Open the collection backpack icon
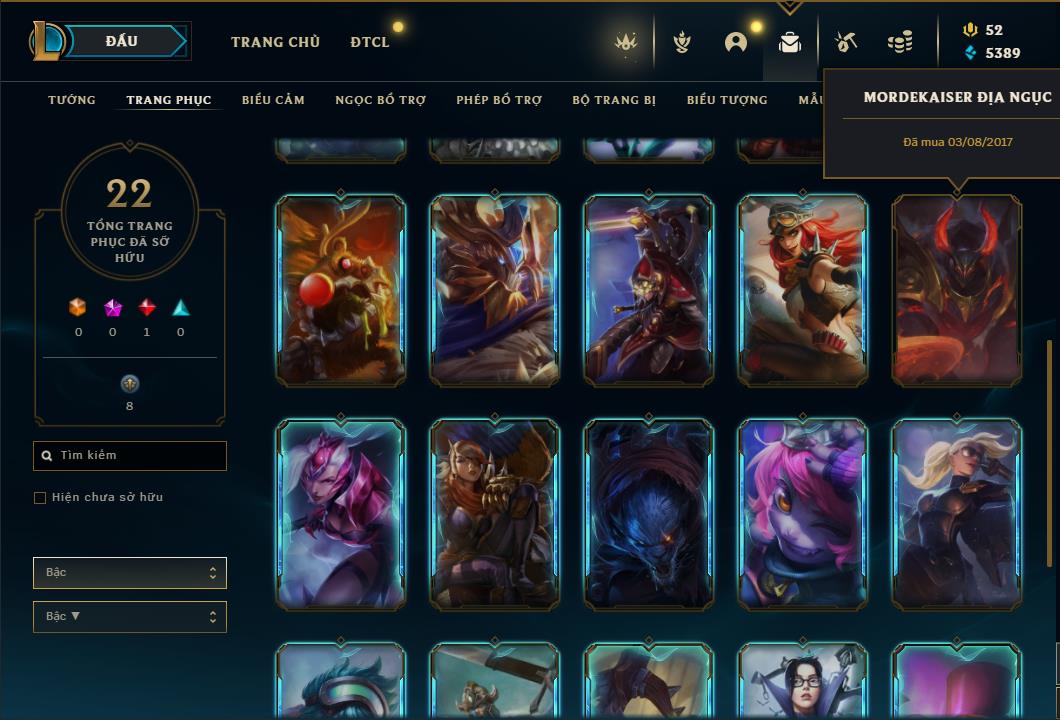This screenshot has height=720, width=1060. click(x=790, y=42)
